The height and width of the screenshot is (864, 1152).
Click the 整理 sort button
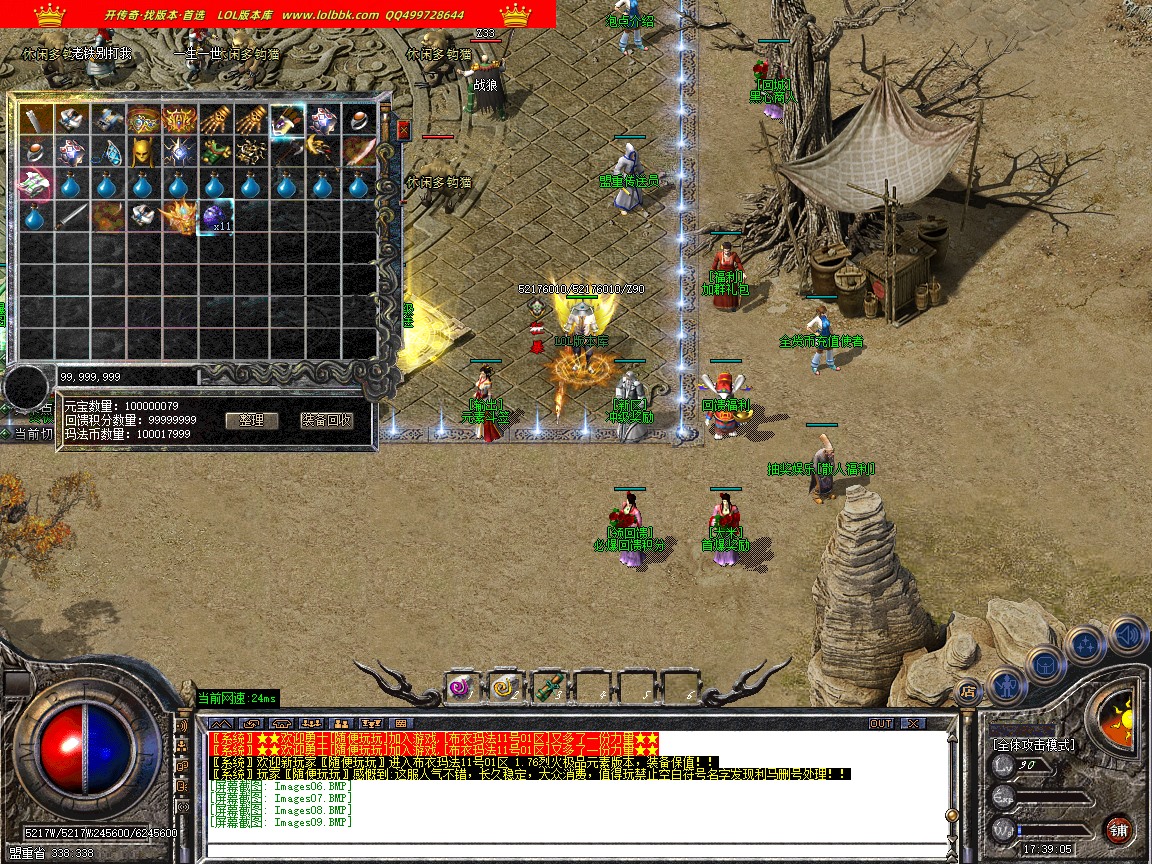pyautogui.click(x=251, y=420)
